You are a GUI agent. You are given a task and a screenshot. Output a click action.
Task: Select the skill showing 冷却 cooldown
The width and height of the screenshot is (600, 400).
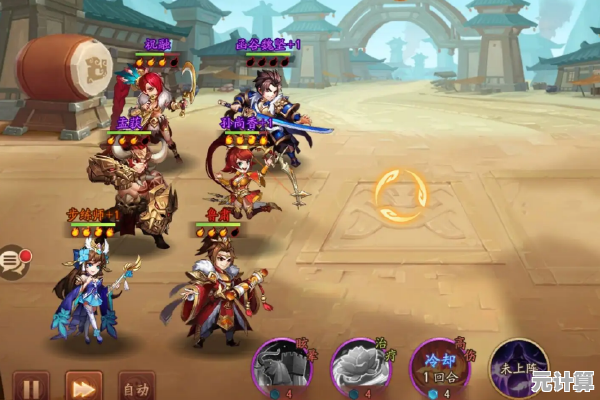pos(440,369)
